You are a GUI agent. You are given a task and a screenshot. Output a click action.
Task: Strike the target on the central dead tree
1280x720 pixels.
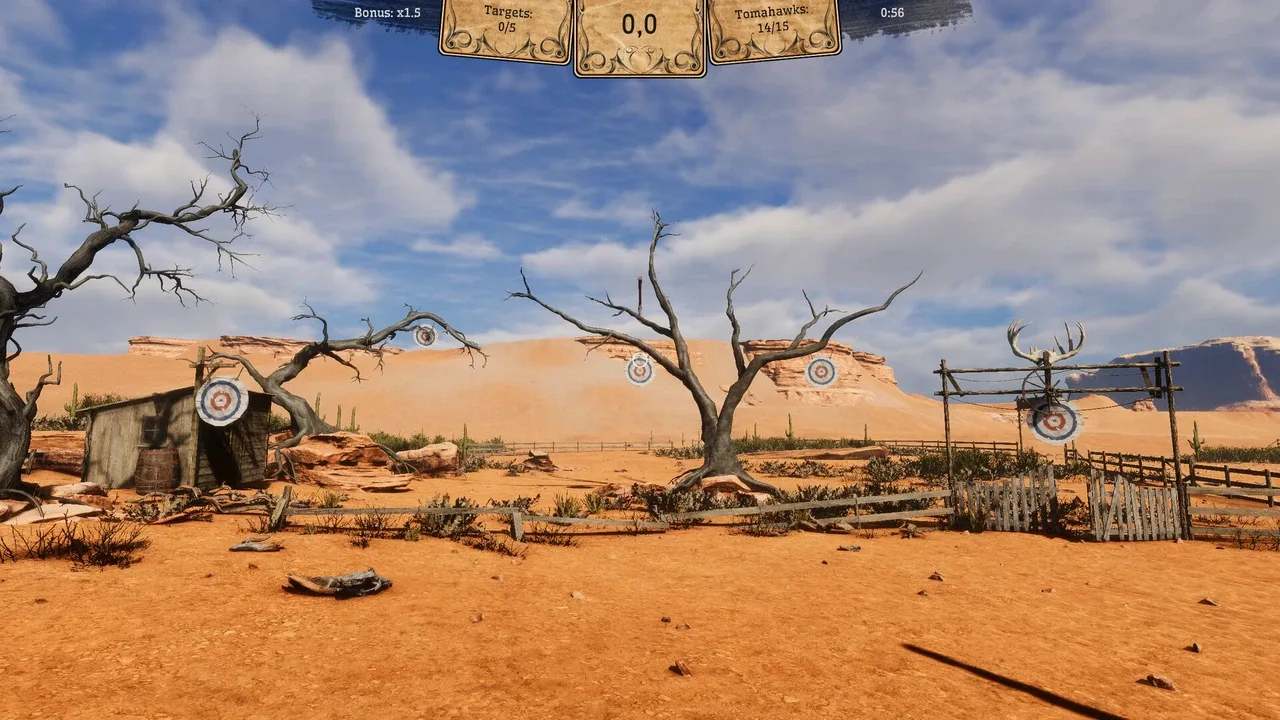(637, 370)
